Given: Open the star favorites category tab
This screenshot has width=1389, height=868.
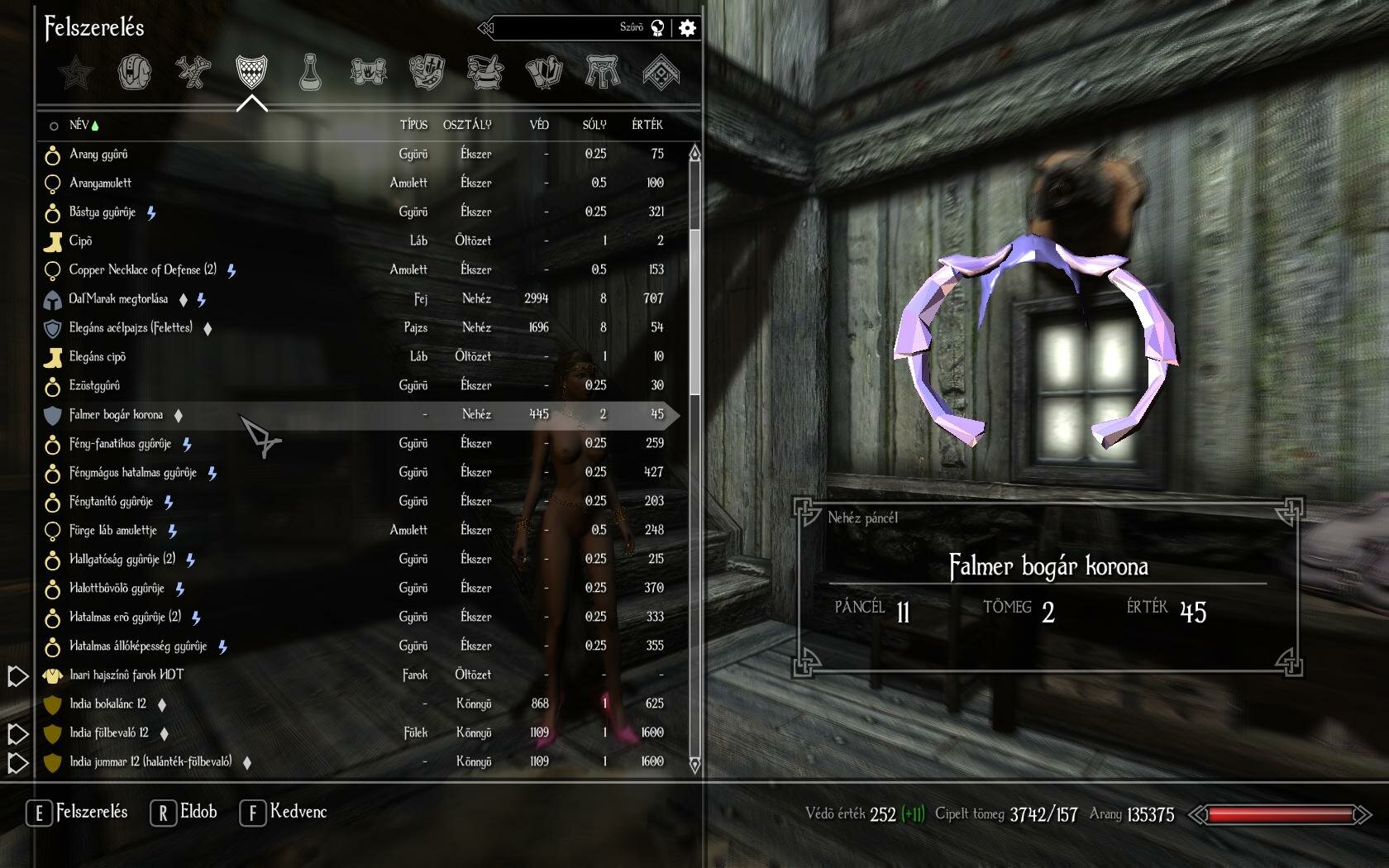Looking at the screenshot, I should [x=76, y=72].
